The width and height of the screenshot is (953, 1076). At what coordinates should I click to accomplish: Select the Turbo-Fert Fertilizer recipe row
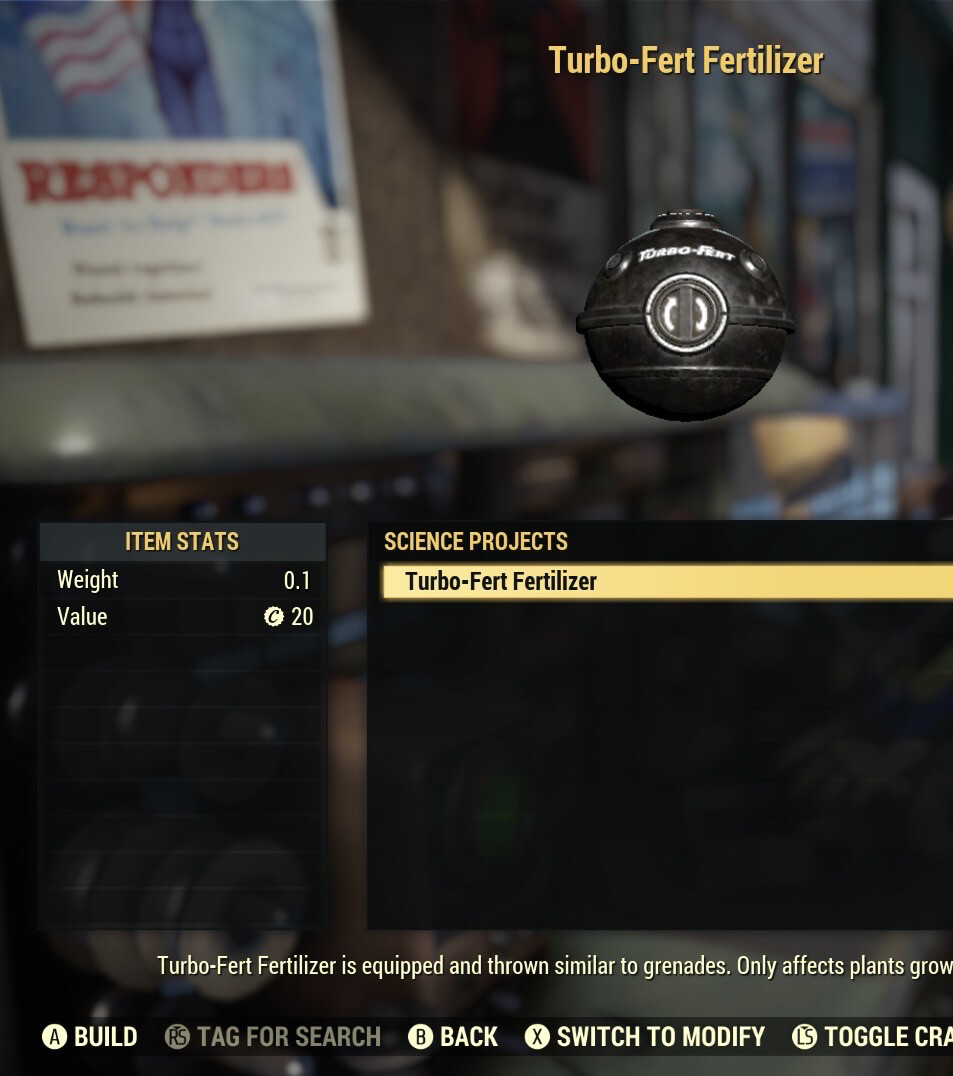tap(666, 581)
